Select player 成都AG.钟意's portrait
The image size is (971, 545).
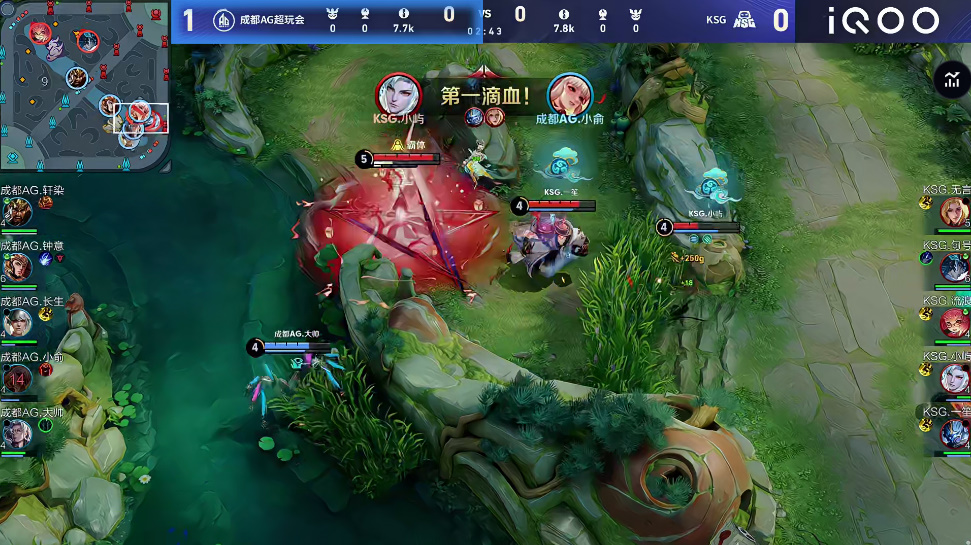(x=17, y=267)
